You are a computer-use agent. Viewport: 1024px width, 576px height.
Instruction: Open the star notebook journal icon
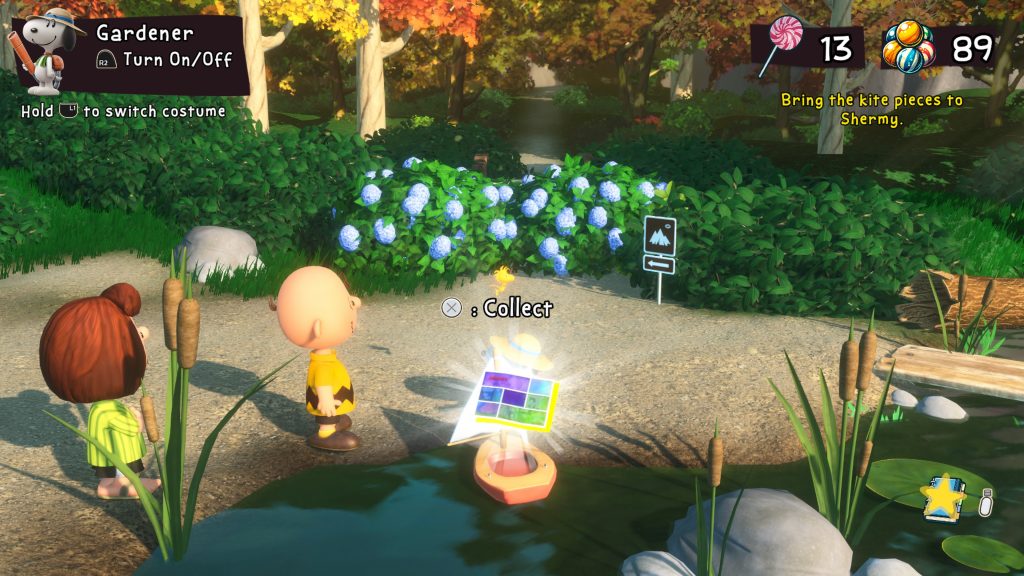(943, 497)
